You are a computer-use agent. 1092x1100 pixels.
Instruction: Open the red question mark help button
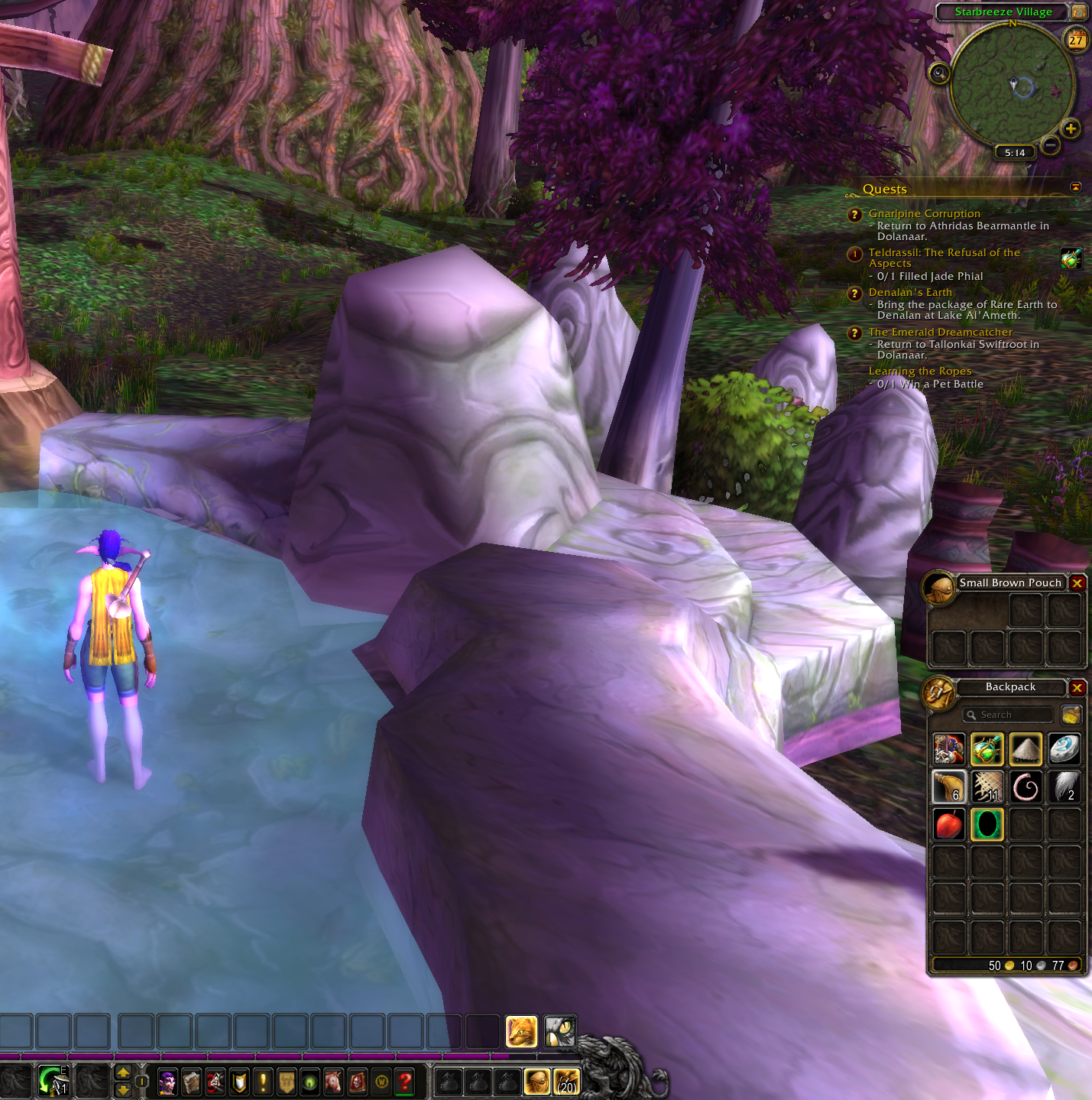[x=405, y=1082]
